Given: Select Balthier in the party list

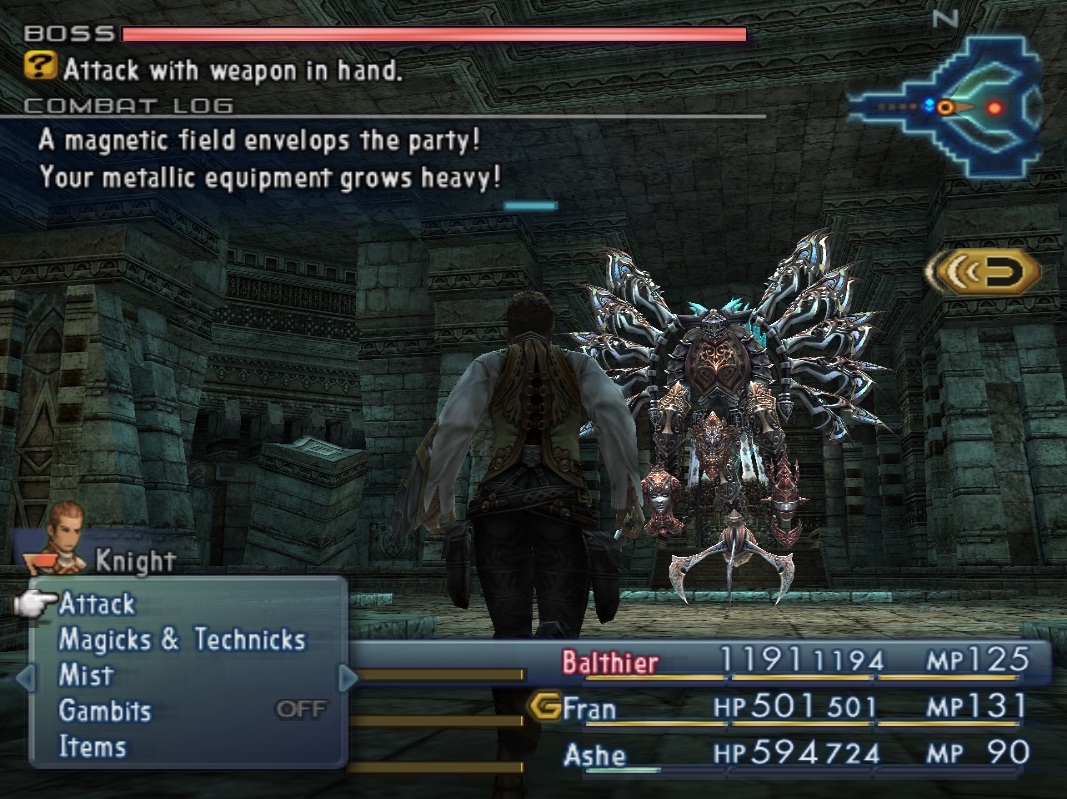Looking at the screenshot, I should point(610,662).
